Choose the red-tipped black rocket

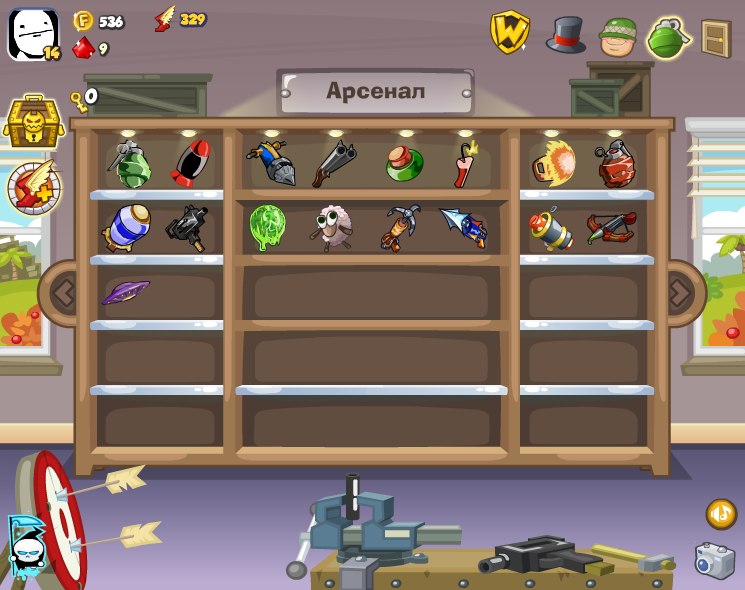click(x=189, y=164)
